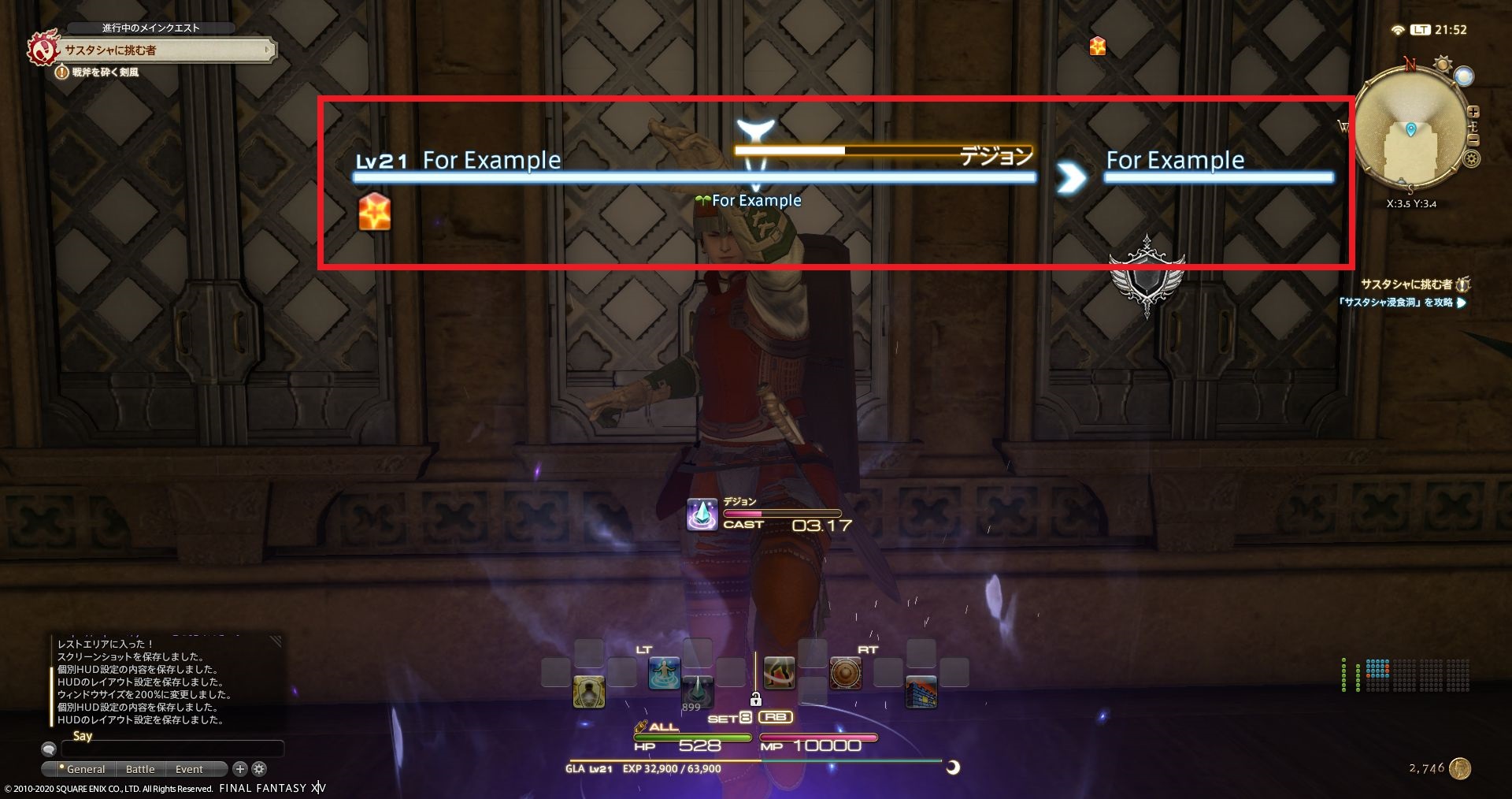The width and height of the screenshot is (1512, 799).
Task: Open chat log settings gear
Action: click(x=259, y=768)
